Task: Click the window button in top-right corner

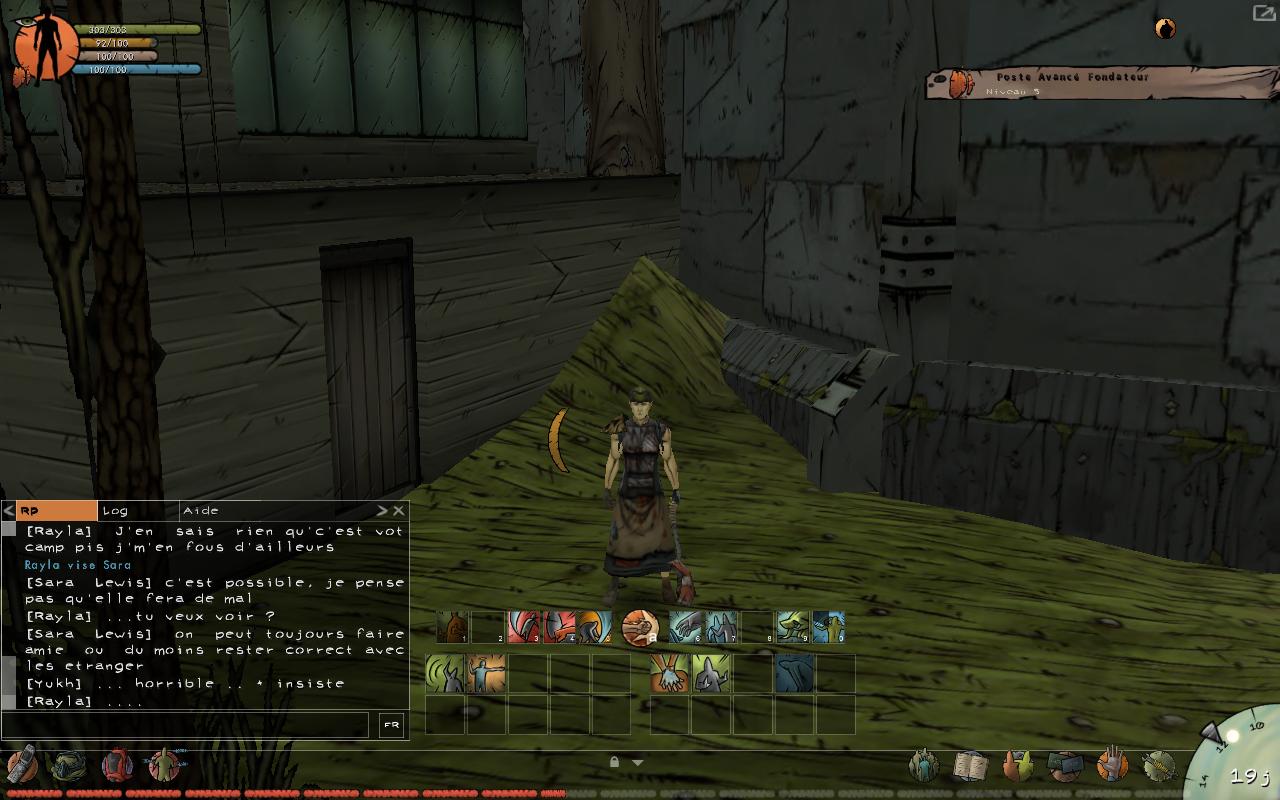Action: tap(1263, 13)
